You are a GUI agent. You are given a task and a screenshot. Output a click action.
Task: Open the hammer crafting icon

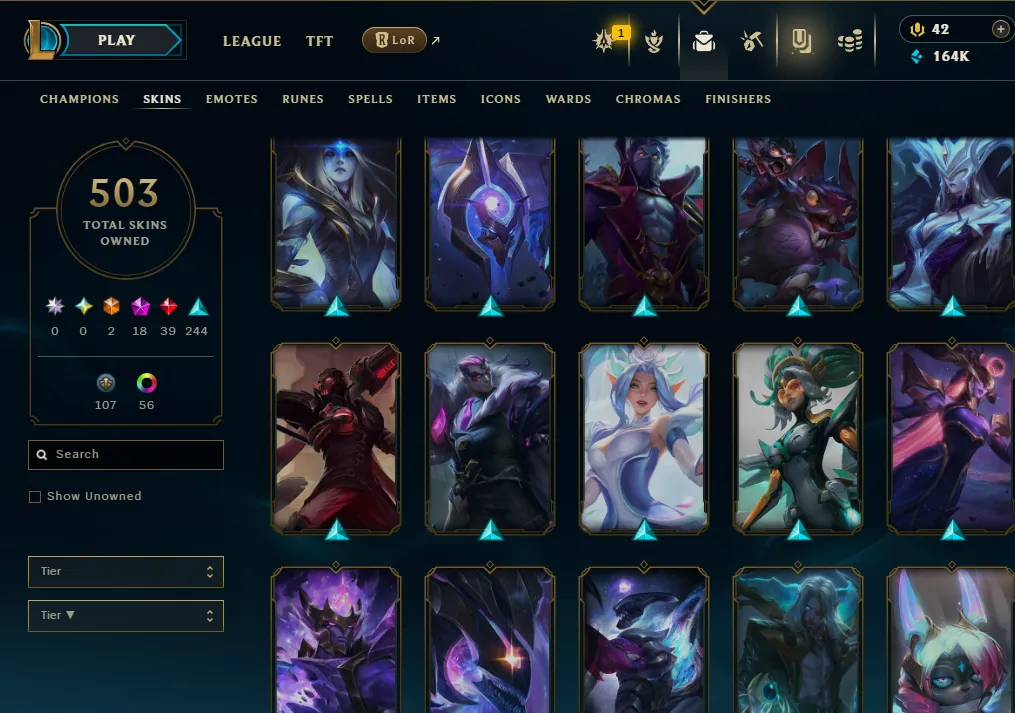[x=752, y=41]
